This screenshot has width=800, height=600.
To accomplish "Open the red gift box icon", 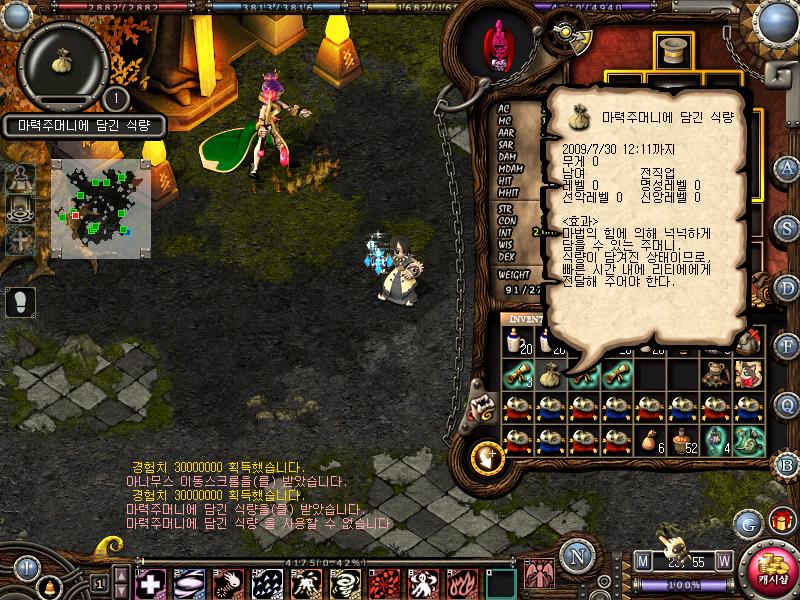I will 779,521.
